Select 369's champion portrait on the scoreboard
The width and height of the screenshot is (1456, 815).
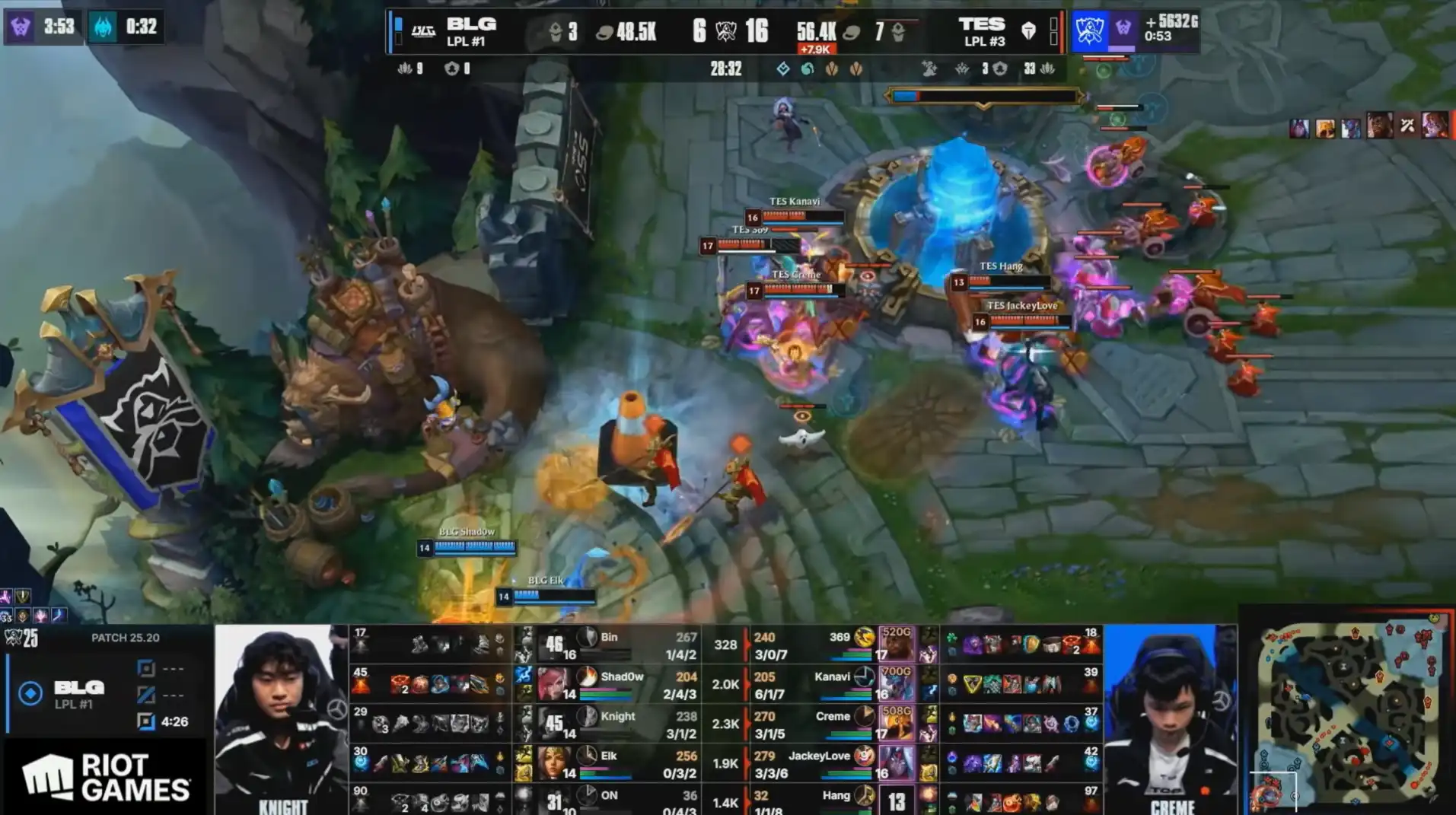896,644
